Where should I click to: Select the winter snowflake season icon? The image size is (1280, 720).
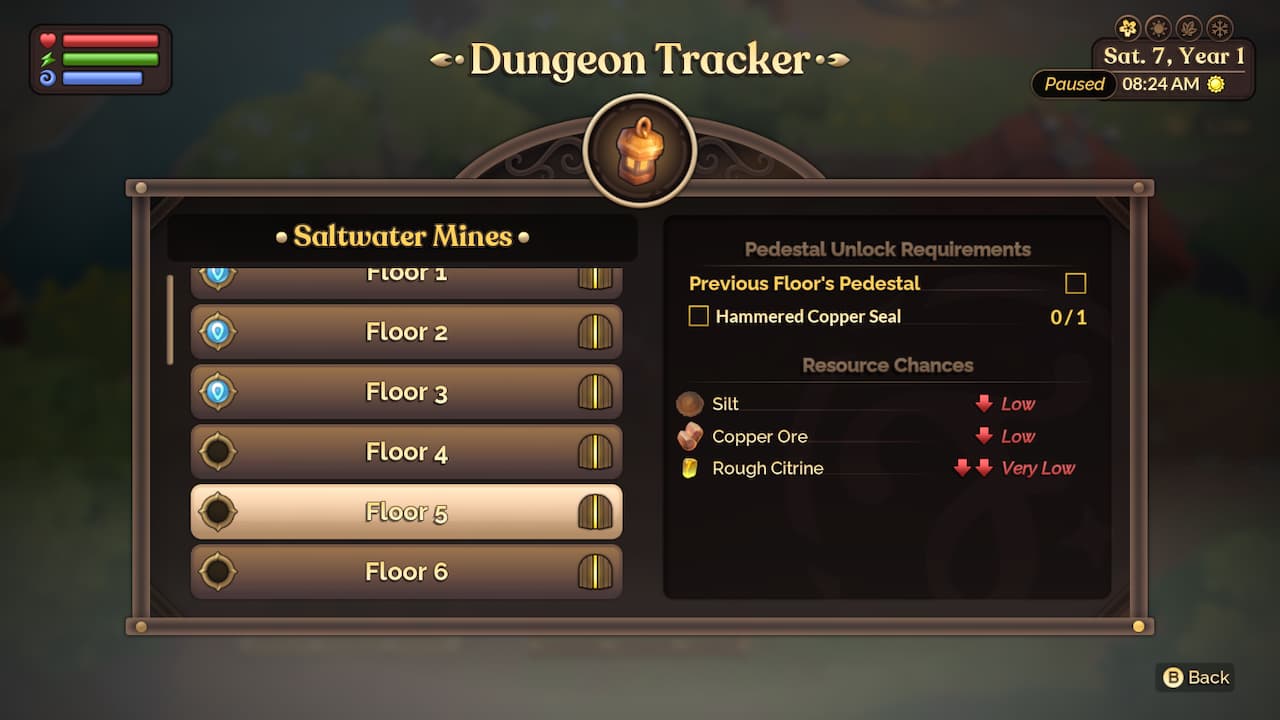[x=1219, y=27]
